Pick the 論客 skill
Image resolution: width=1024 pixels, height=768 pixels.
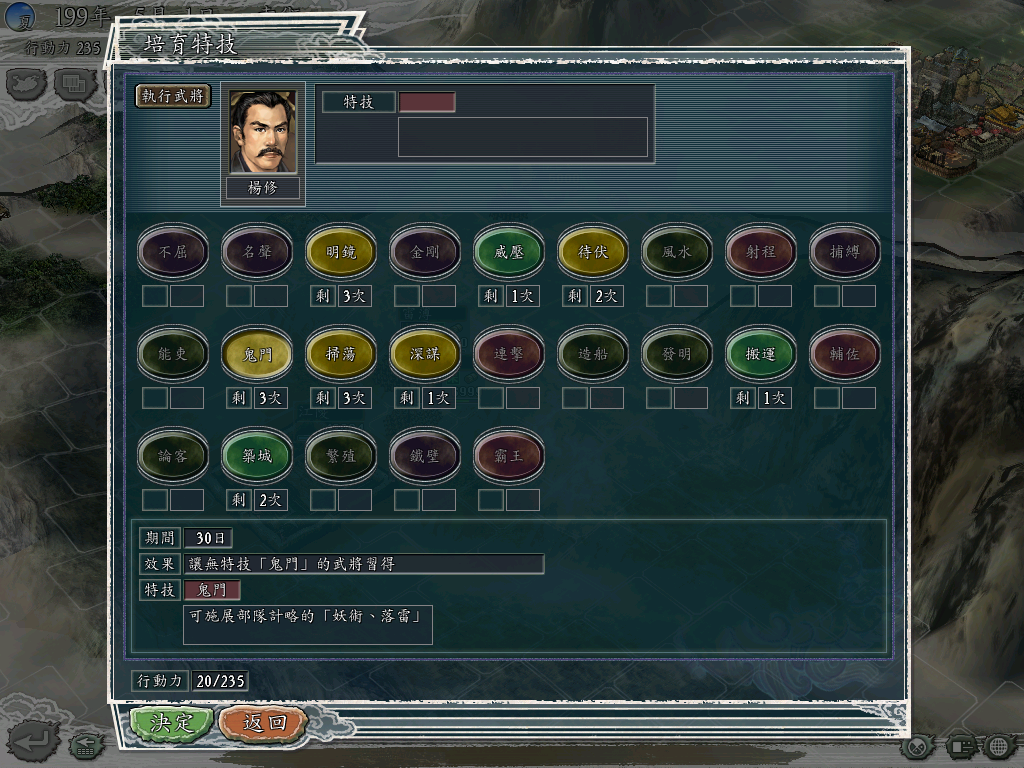click(173, 456)
